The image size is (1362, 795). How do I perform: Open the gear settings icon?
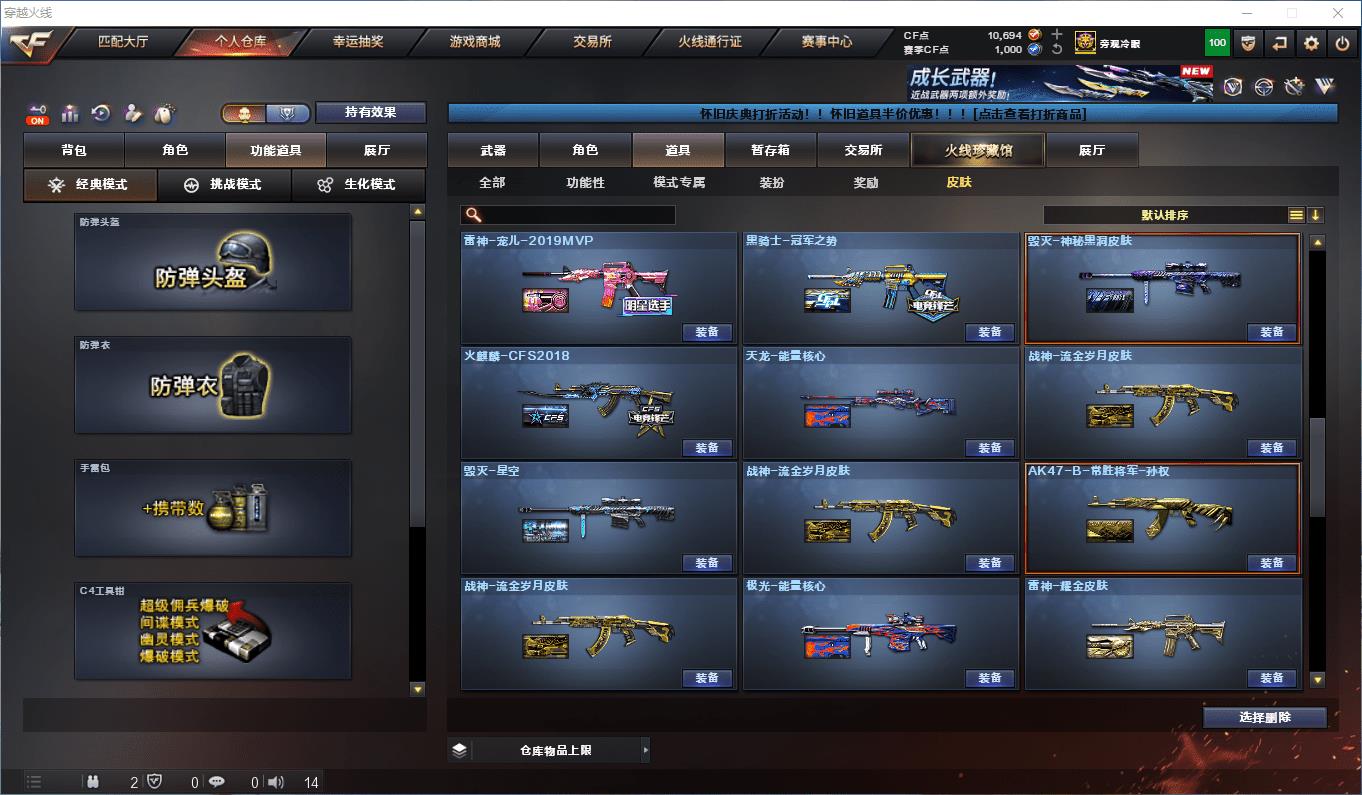[x=1311, y=43]
